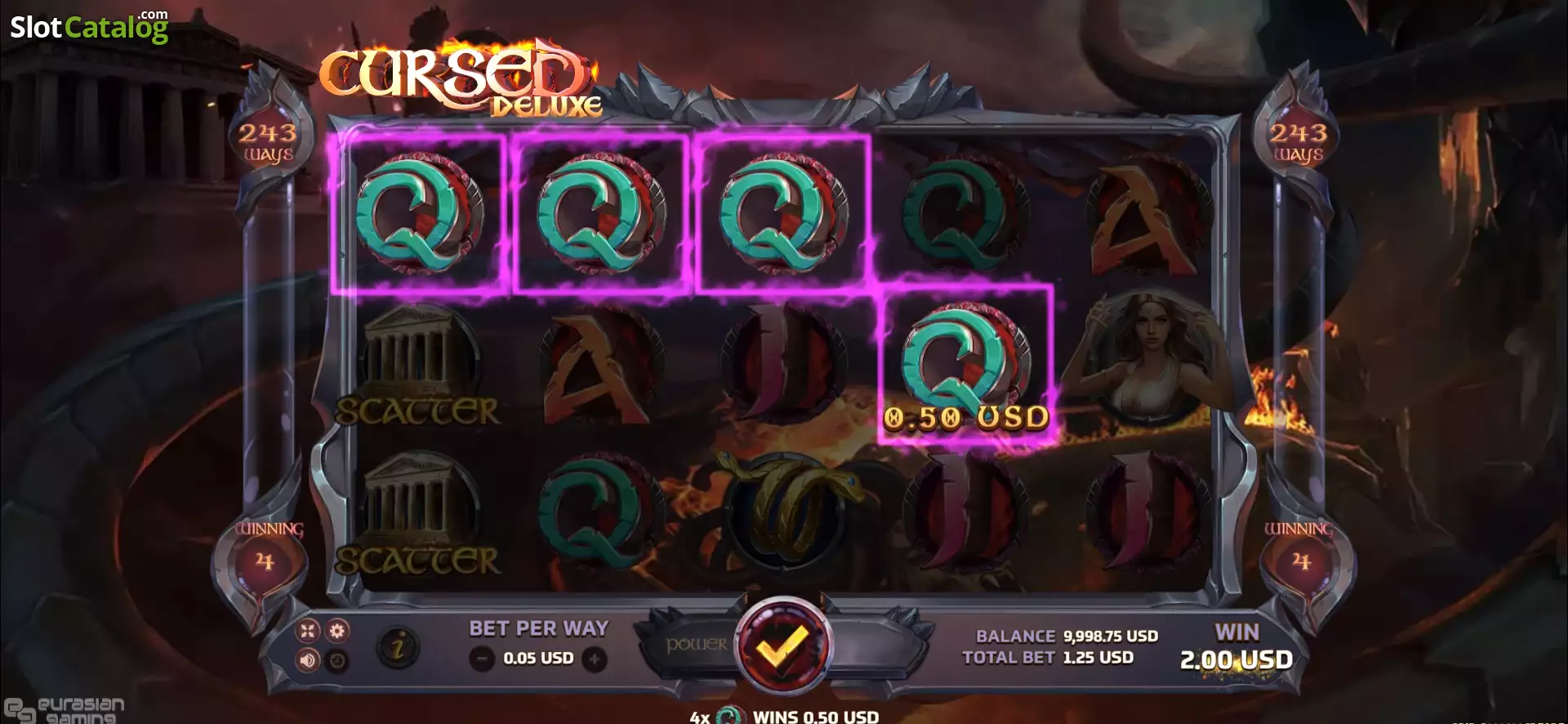Visit the SlotCatalog.com logo link
The image size is (1568, 724).
89,27
